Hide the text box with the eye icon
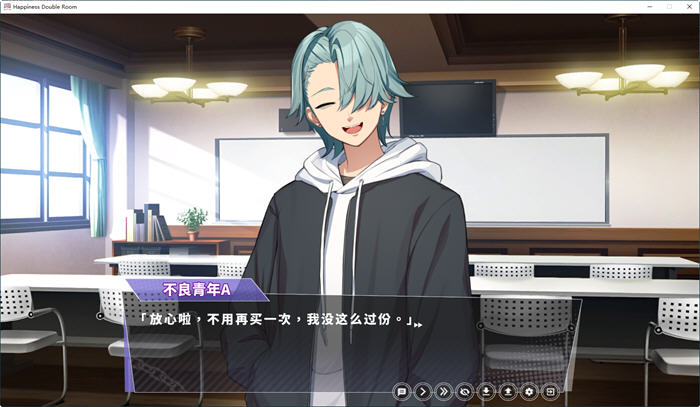The width and height of the screenshot is (700, 407). coord(465,392)
